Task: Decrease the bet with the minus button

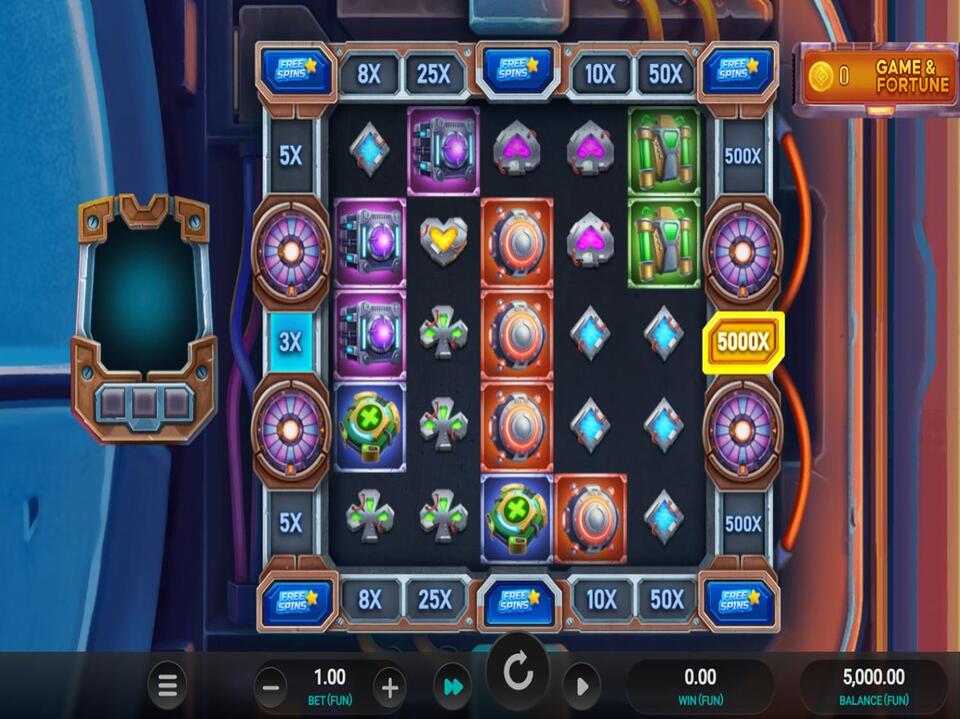Action: 270,687
